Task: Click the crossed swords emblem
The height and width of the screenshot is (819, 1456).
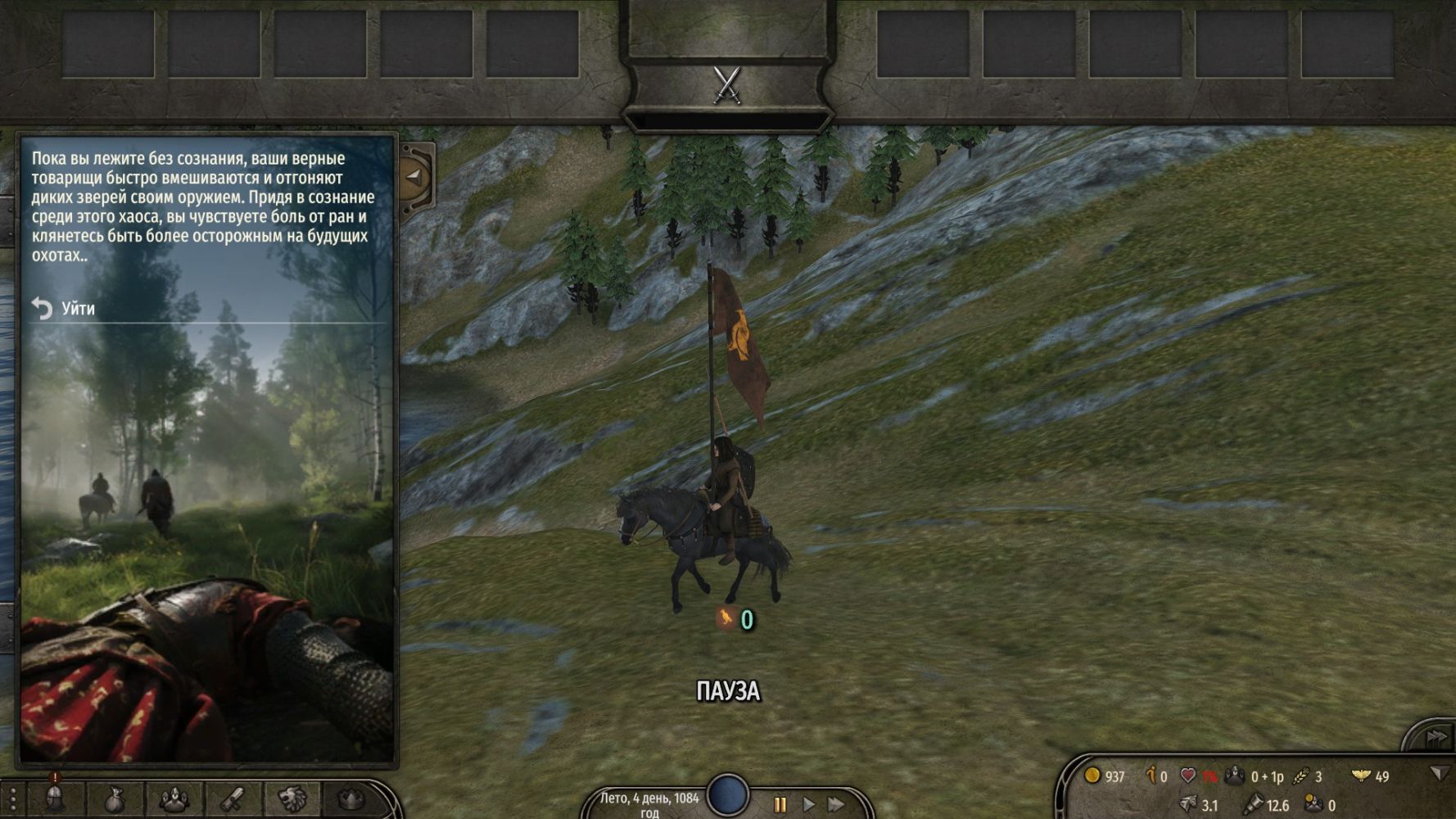Action: (x=727, y=84)
